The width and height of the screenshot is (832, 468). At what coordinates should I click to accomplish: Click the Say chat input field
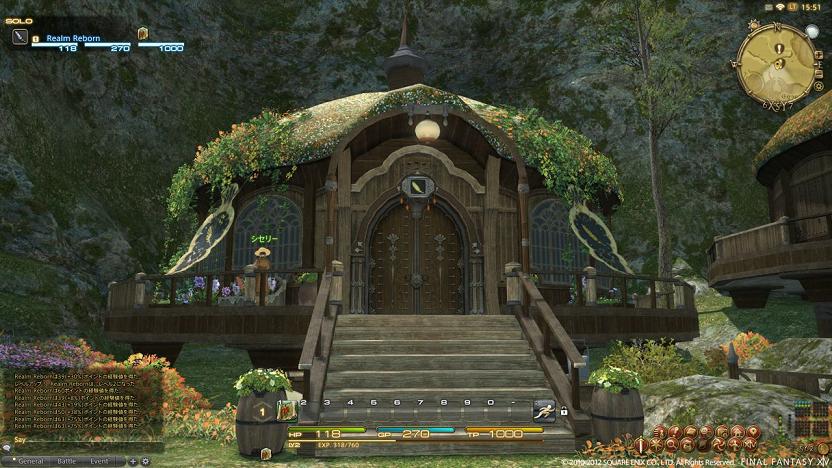click(80, 439)
